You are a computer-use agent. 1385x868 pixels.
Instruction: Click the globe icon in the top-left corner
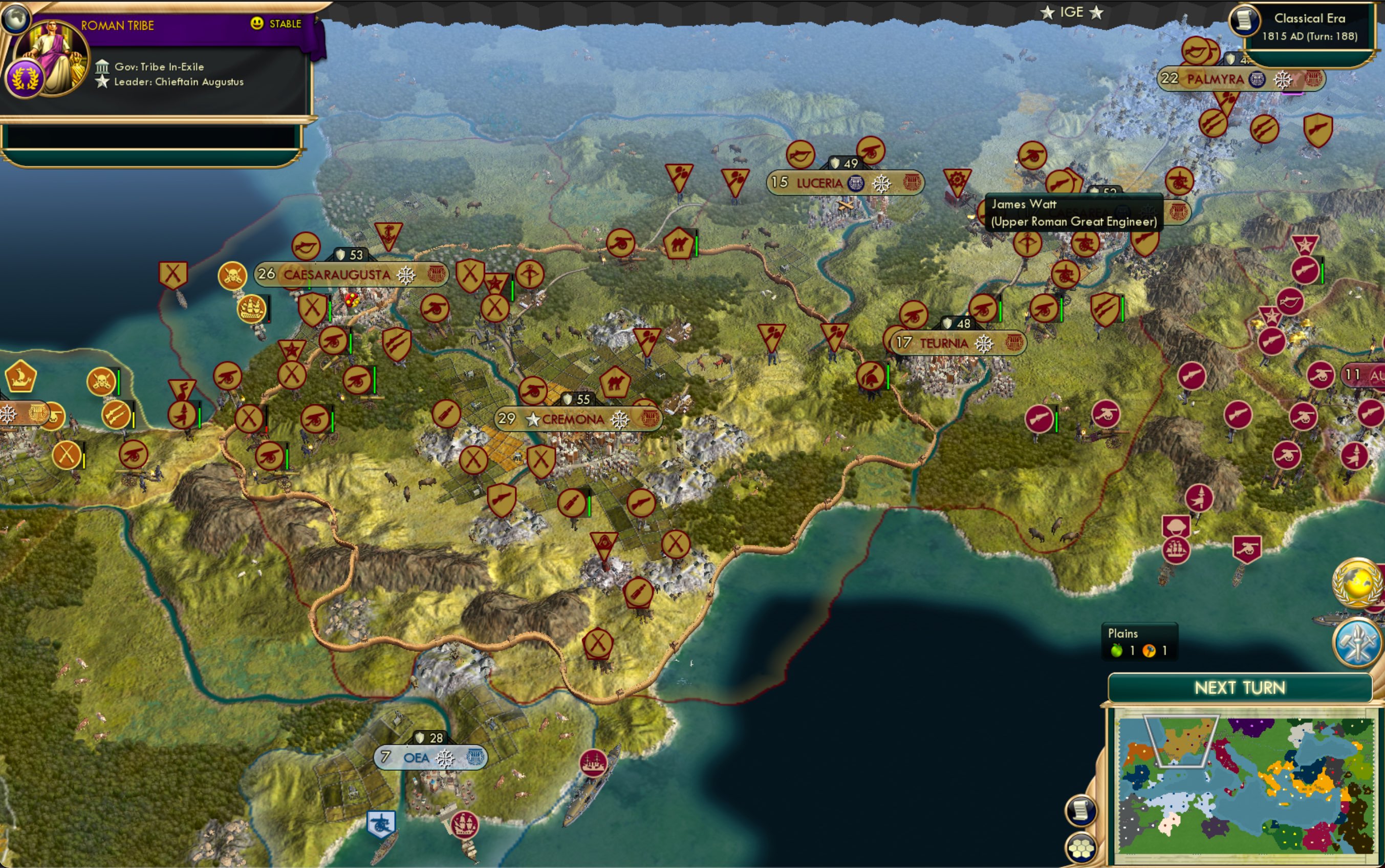(x=16, y=19)
